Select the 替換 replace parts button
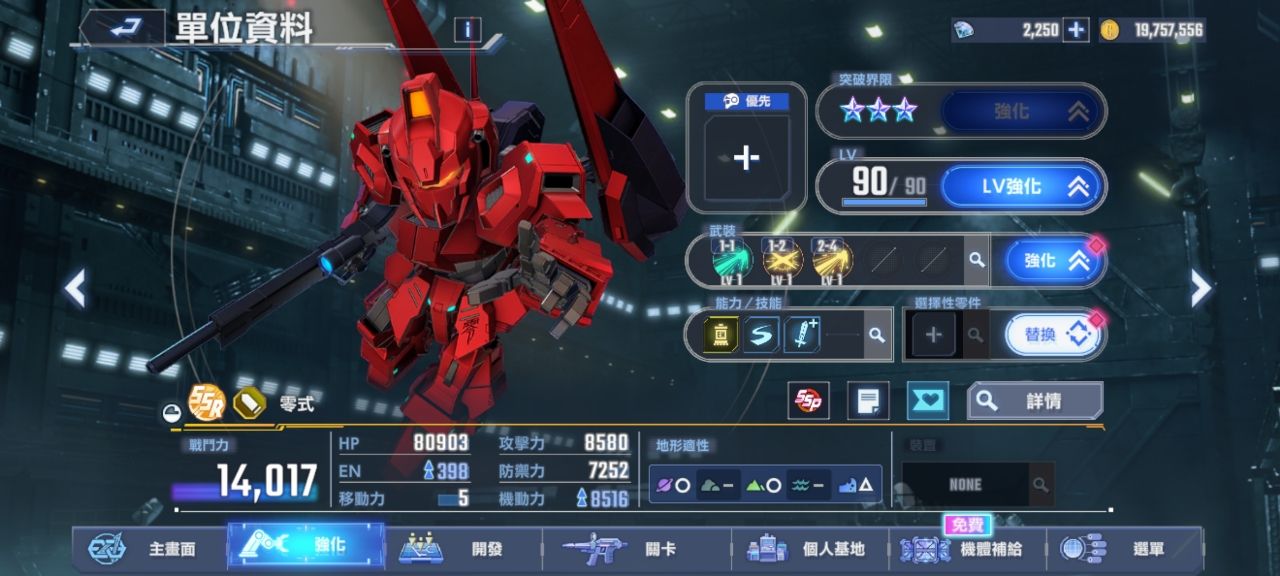The height and width of the screenshot is (576, 1280). [x=1053, y=335]
